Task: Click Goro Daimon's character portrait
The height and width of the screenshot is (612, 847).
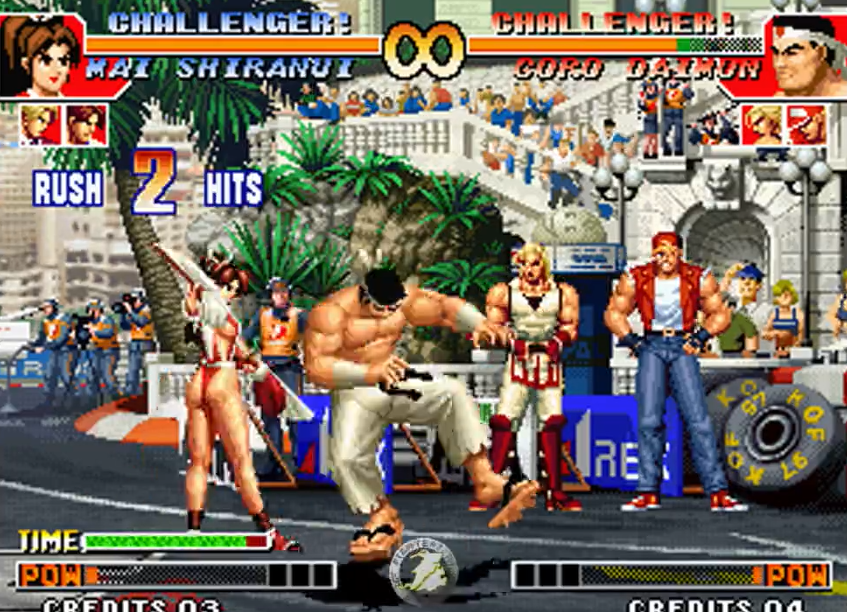Action: click(806, 57)
